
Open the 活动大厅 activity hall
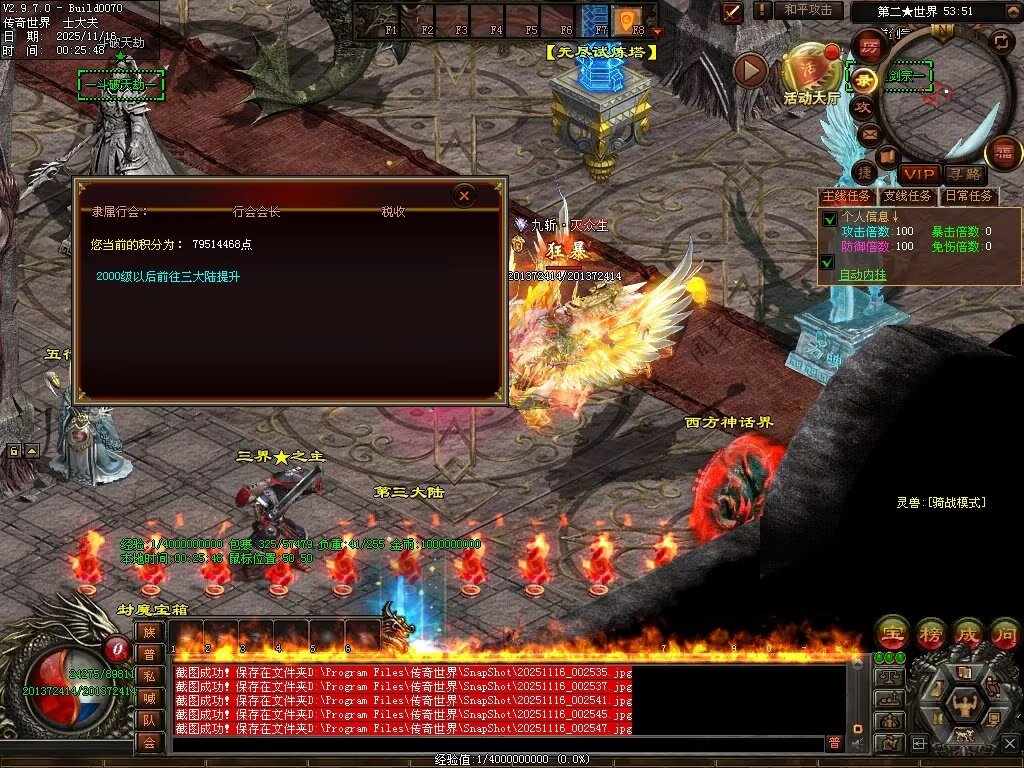[812, 70]
